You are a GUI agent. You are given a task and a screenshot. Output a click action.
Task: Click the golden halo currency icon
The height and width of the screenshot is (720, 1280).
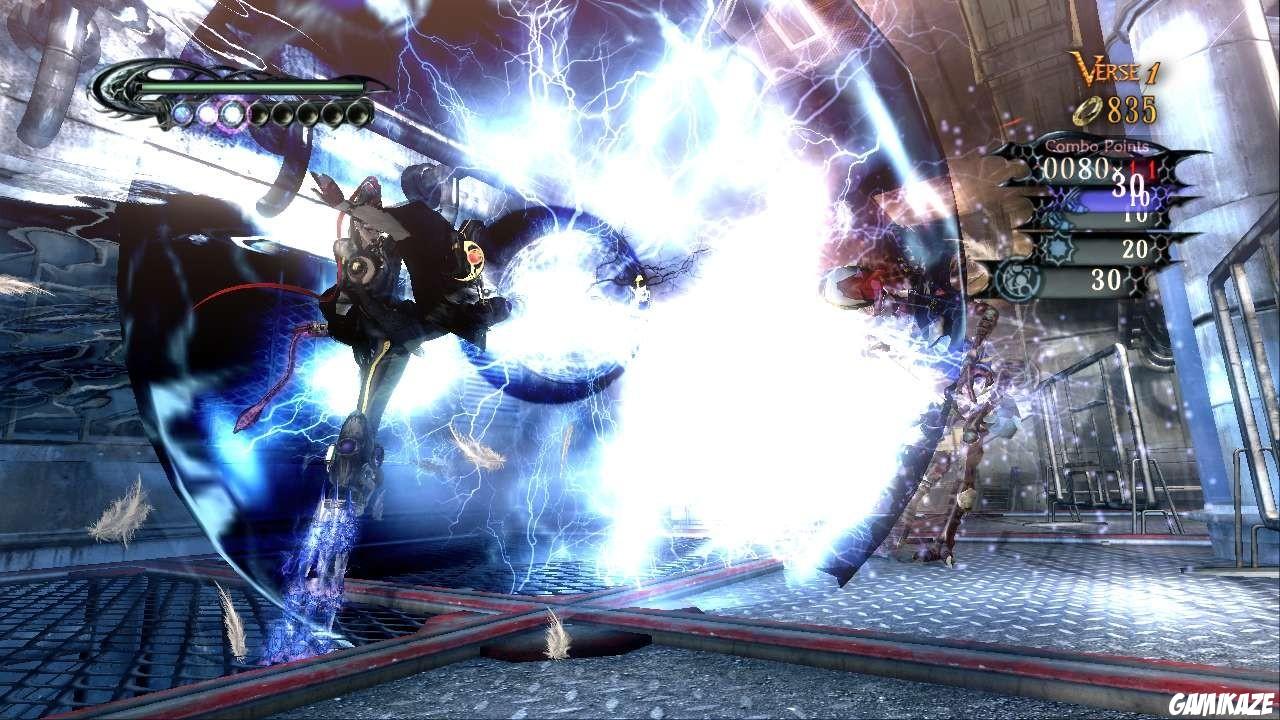[1085, 110]
